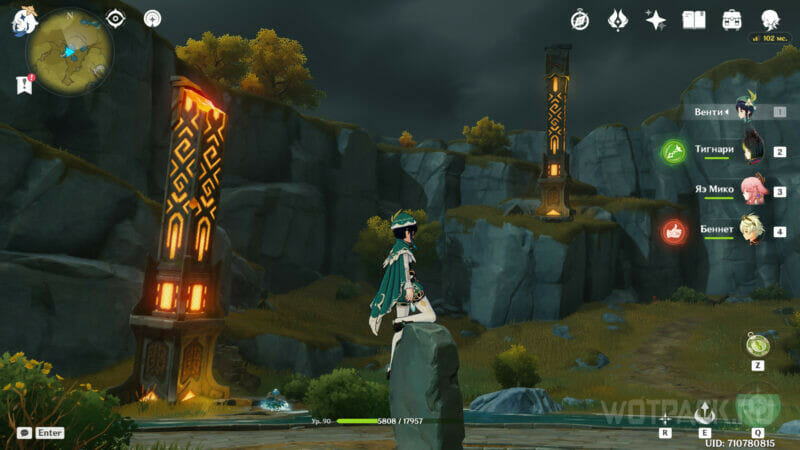Screen dimensions: 800x450
Task: Use the green compass gadget
Action: (757, 344)
